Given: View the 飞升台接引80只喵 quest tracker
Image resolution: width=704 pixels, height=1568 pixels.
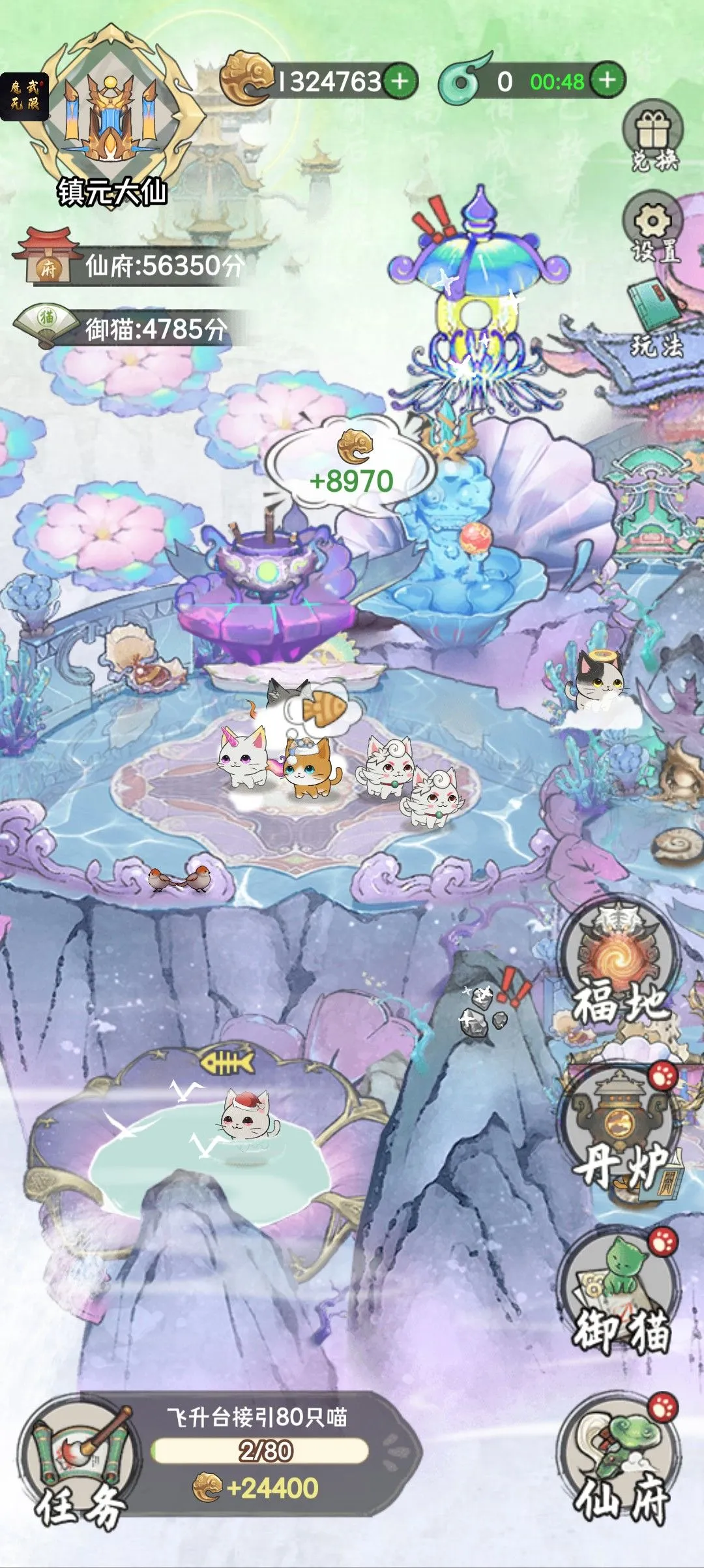Looking at the screenshot, I should tap(261, 1451).
